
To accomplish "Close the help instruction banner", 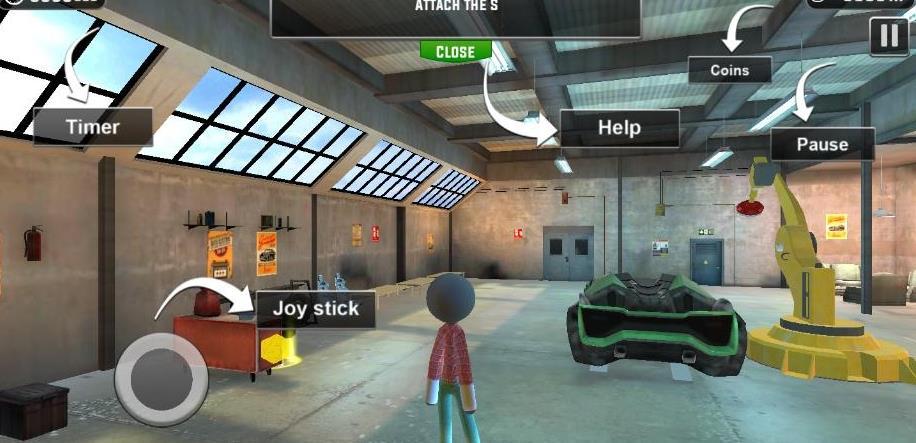I will point(455,52).
